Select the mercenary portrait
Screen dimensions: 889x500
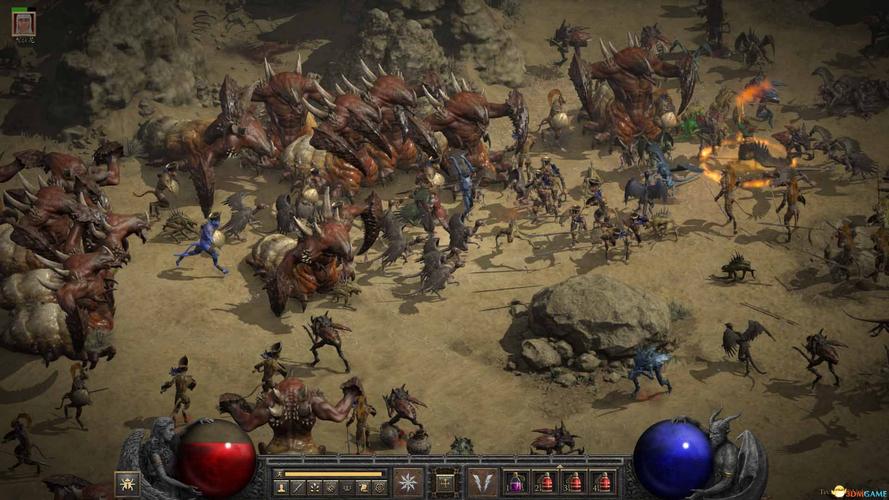23,23
